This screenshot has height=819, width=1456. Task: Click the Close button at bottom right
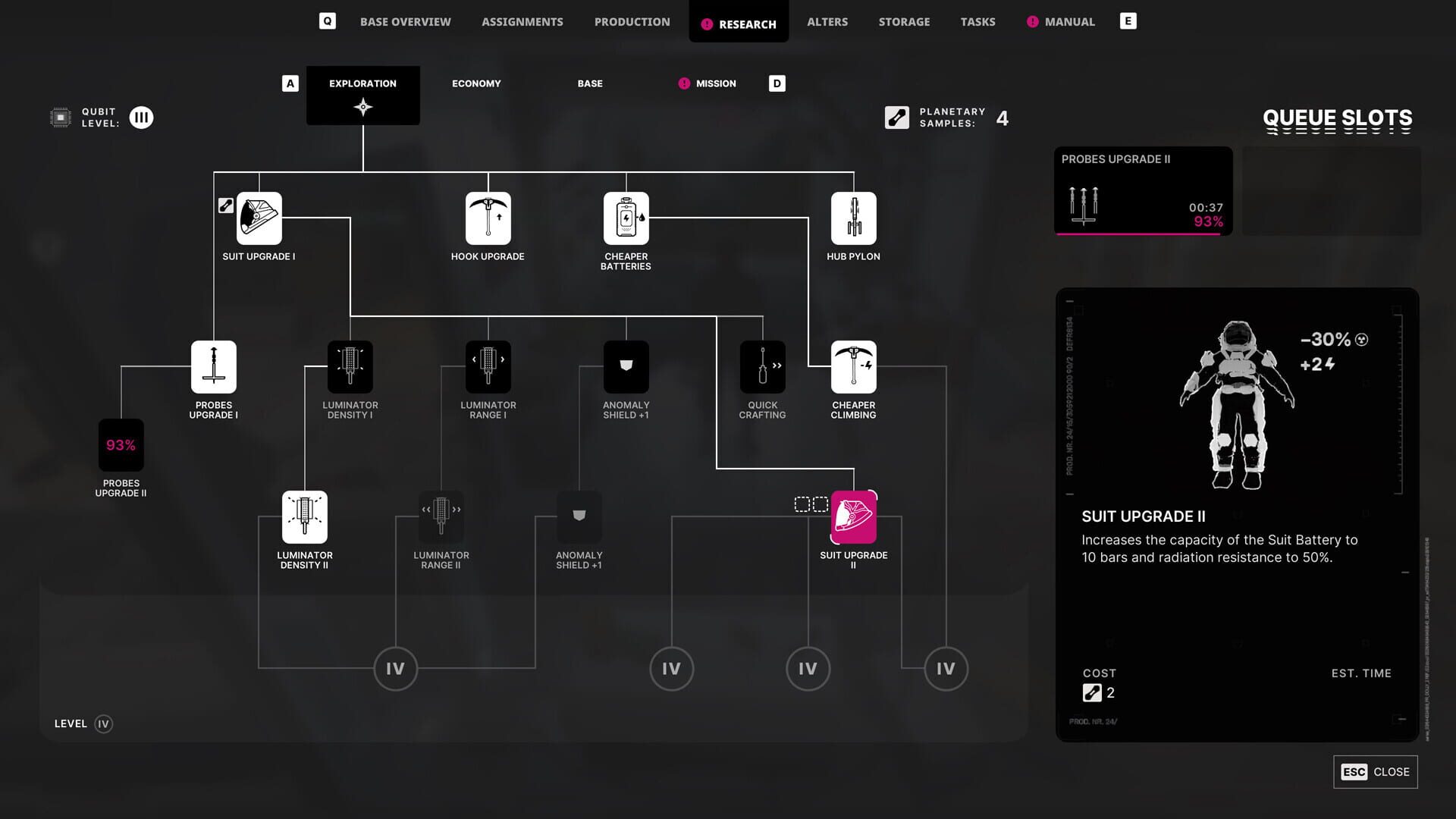(x=1374, y=771)
